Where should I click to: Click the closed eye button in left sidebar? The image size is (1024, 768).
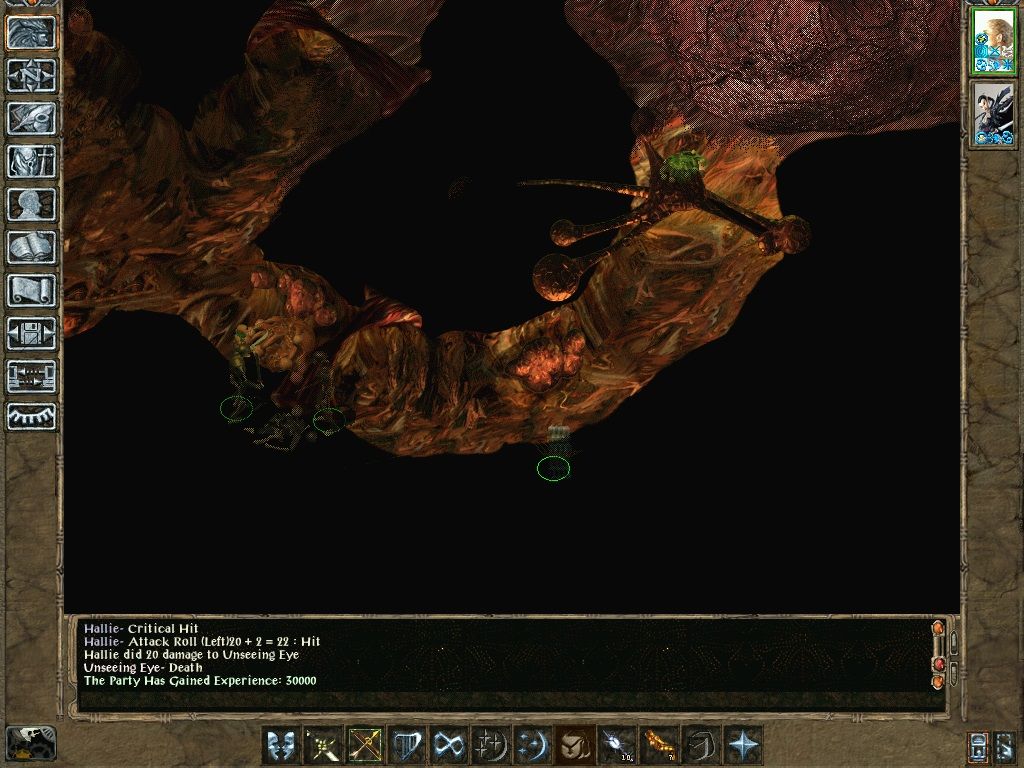coord(32,416)
